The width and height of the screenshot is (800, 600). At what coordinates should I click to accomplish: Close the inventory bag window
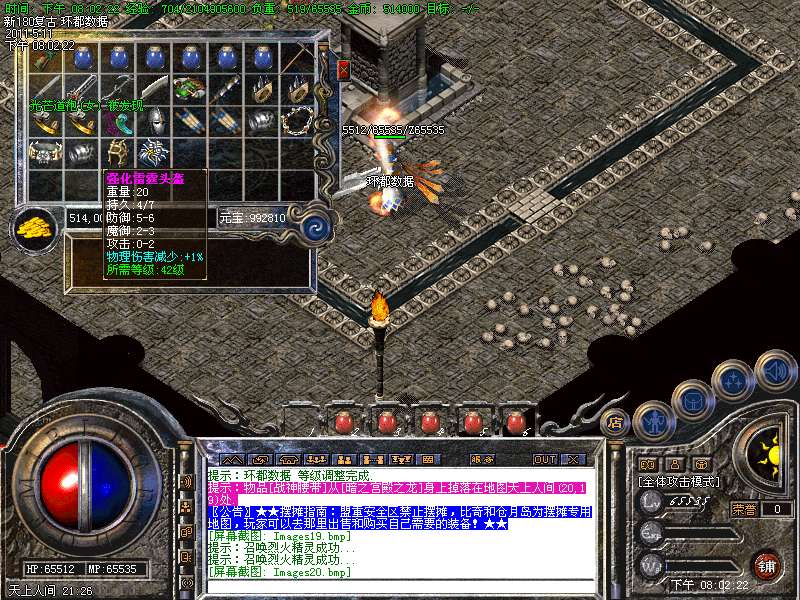pyautogui.click(x=344, y=70)
